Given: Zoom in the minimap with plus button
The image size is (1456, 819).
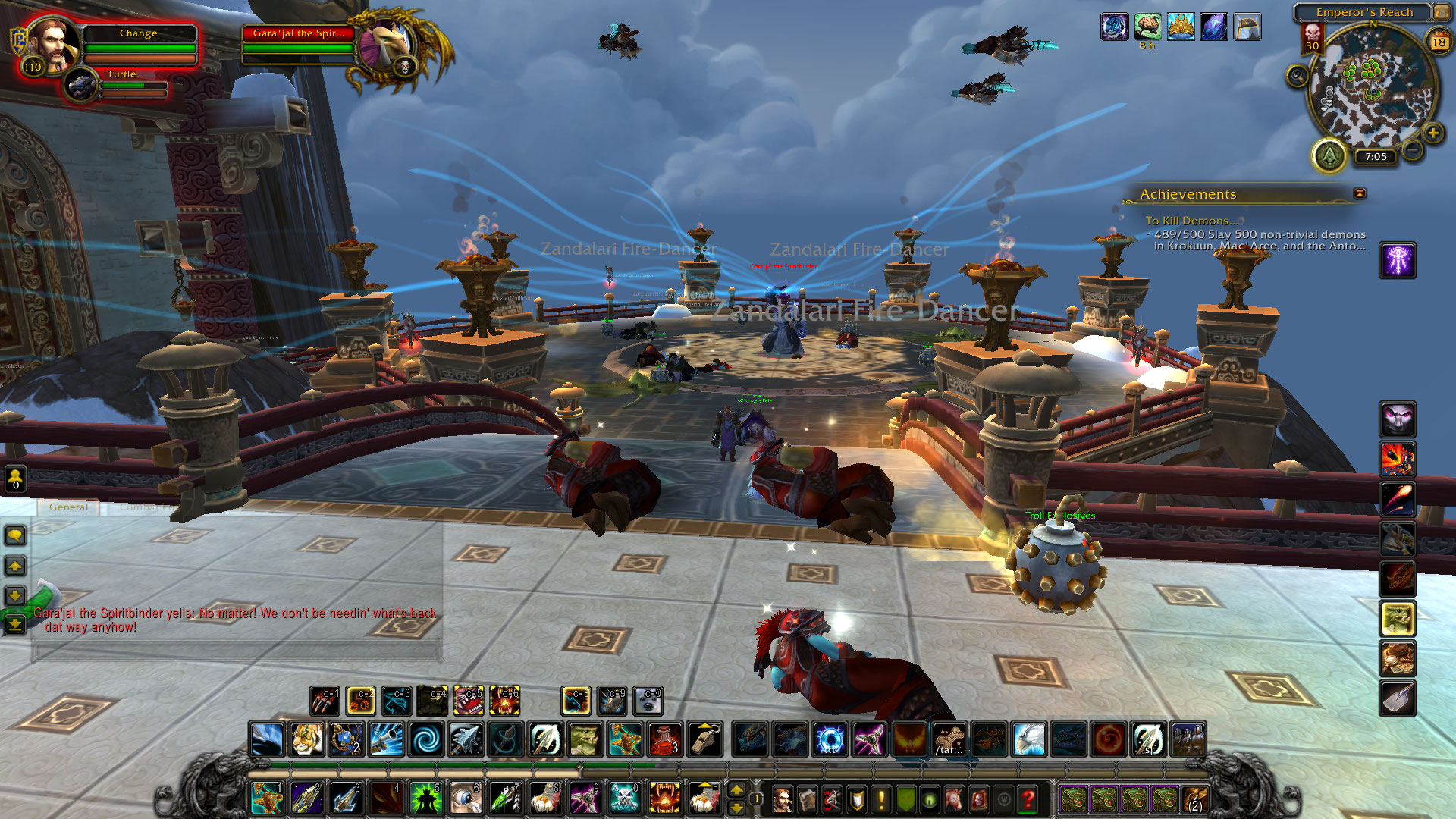Looking at the screenshot, I should pos(1432,133).
